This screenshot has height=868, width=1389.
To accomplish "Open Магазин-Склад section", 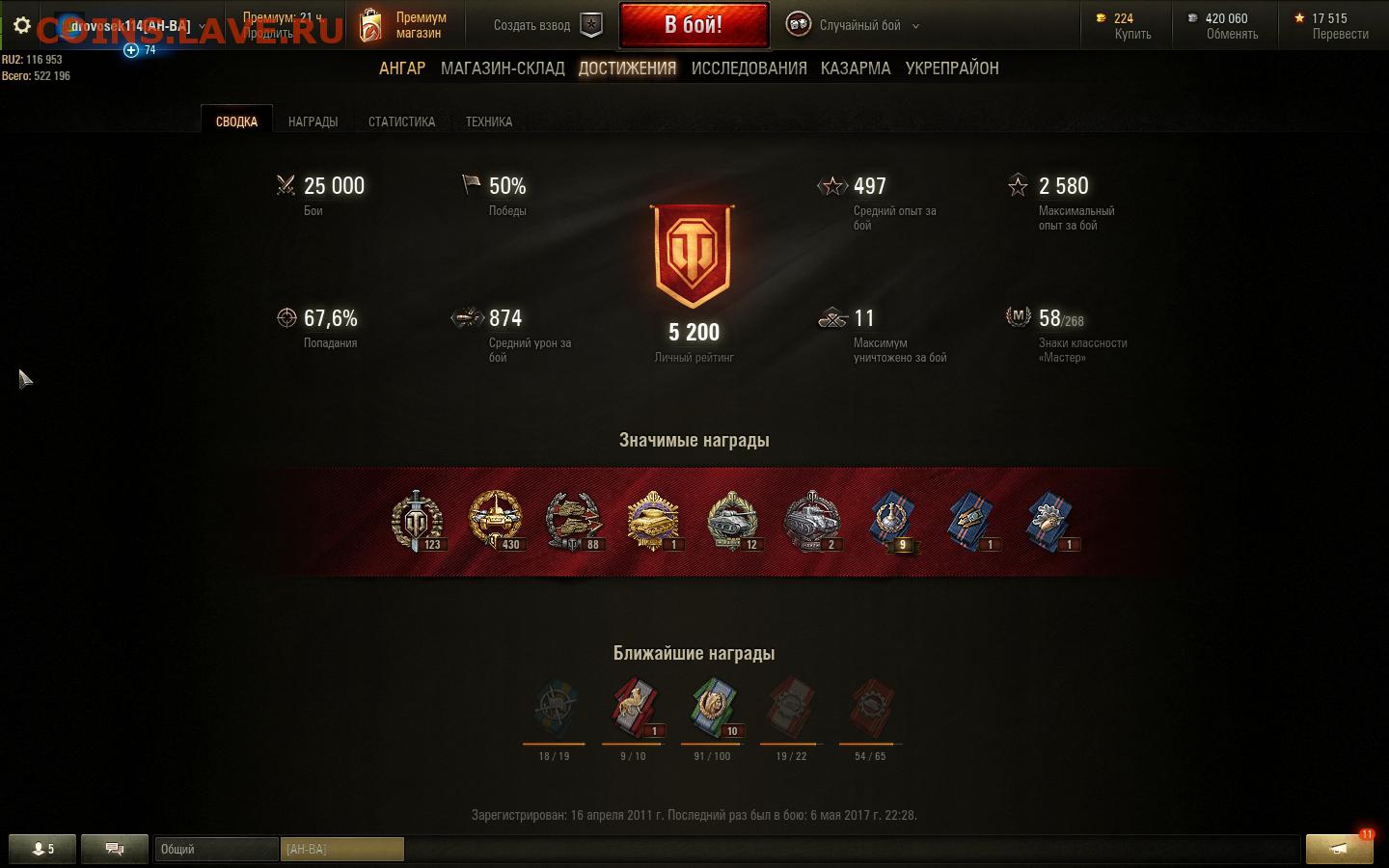I will pyautogui.click(x=503, y=68).
